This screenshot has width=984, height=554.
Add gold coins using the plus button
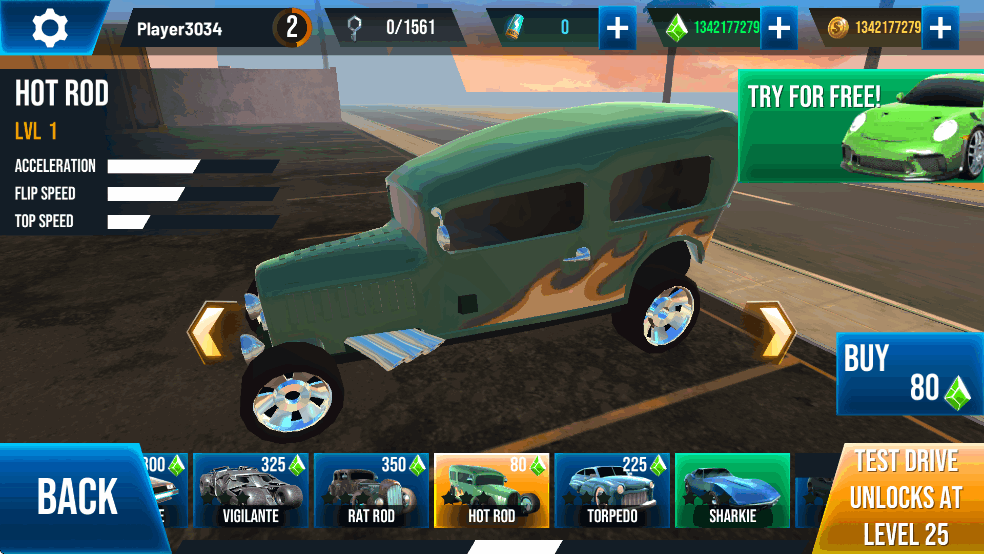(939, 28)
